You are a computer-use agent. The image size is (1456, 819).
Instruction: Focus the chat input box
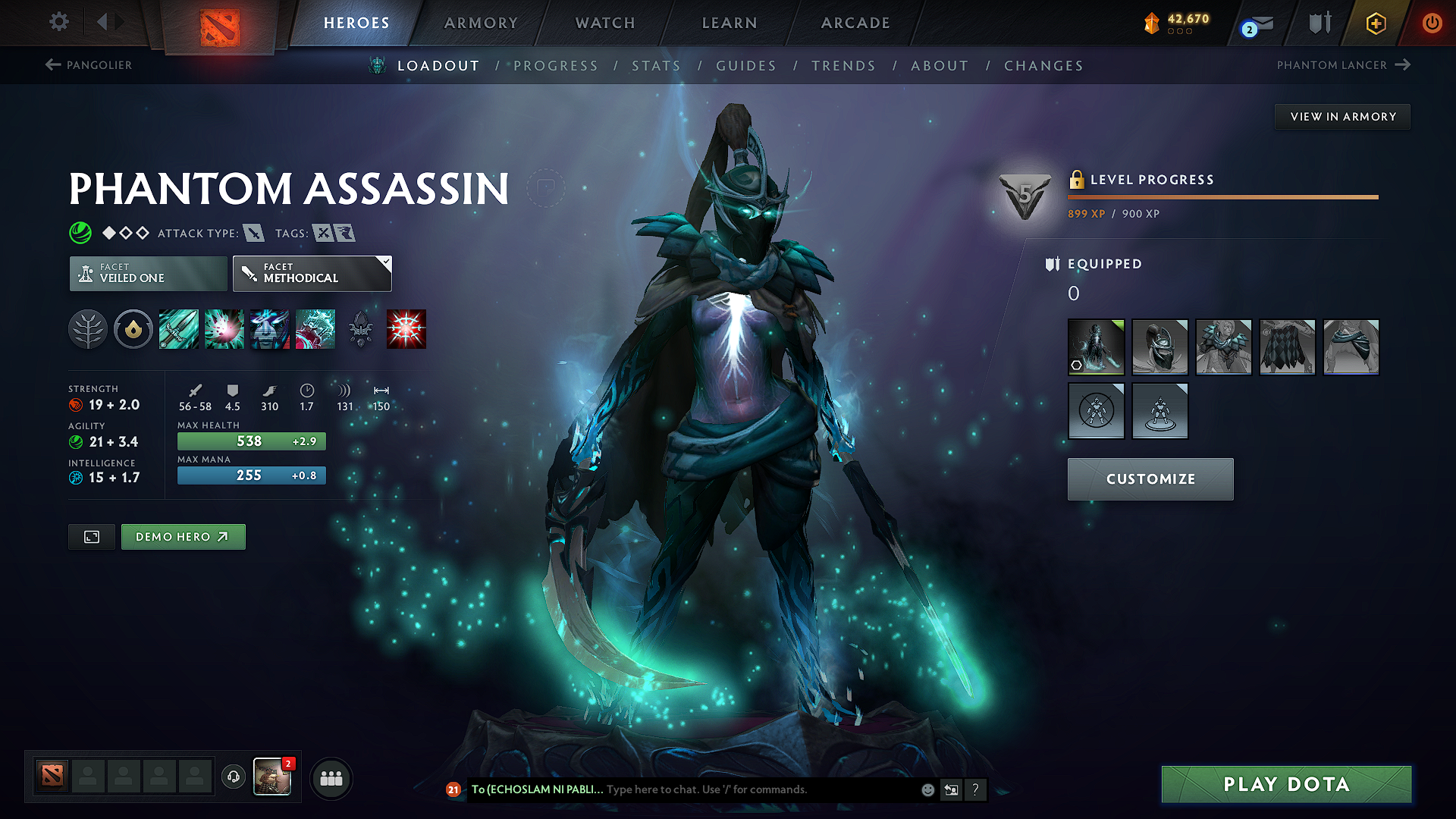(x=758, y=789)
